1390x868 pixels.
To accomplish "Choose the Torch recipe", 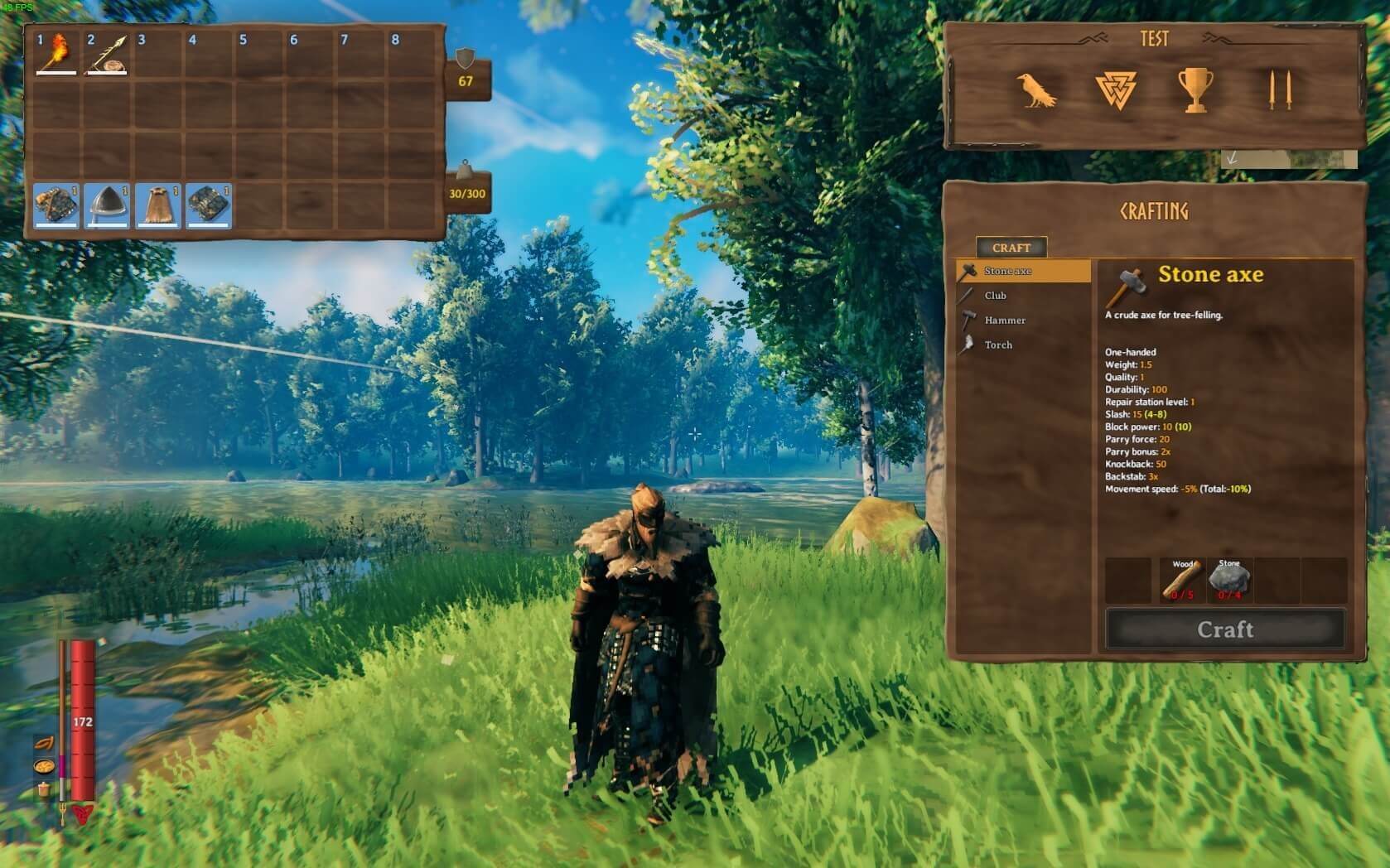I will click(998, 345).
